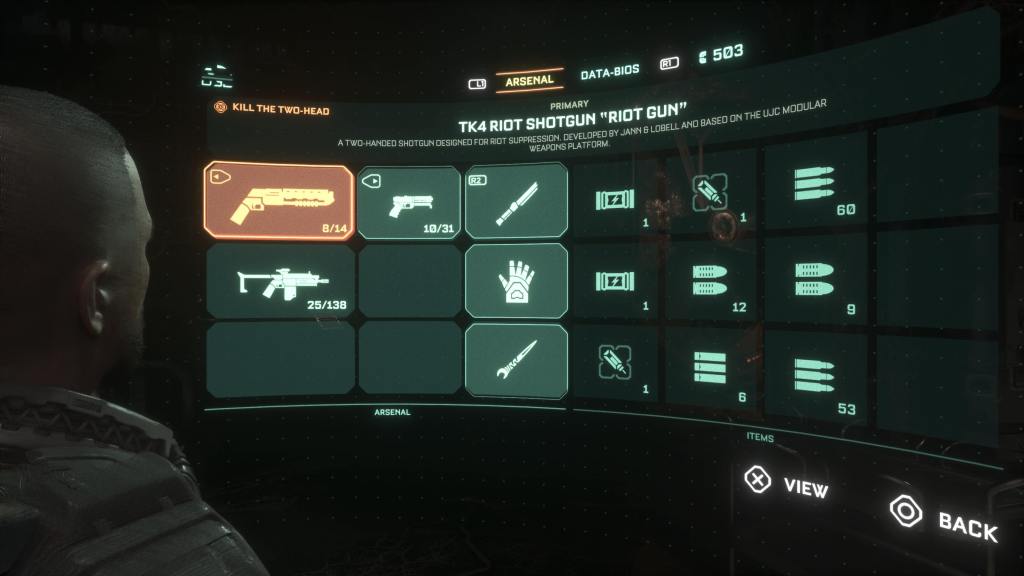This screenshot has width=1024, height=576.
Task: Select the GRP glove slot
Action: 516,281
